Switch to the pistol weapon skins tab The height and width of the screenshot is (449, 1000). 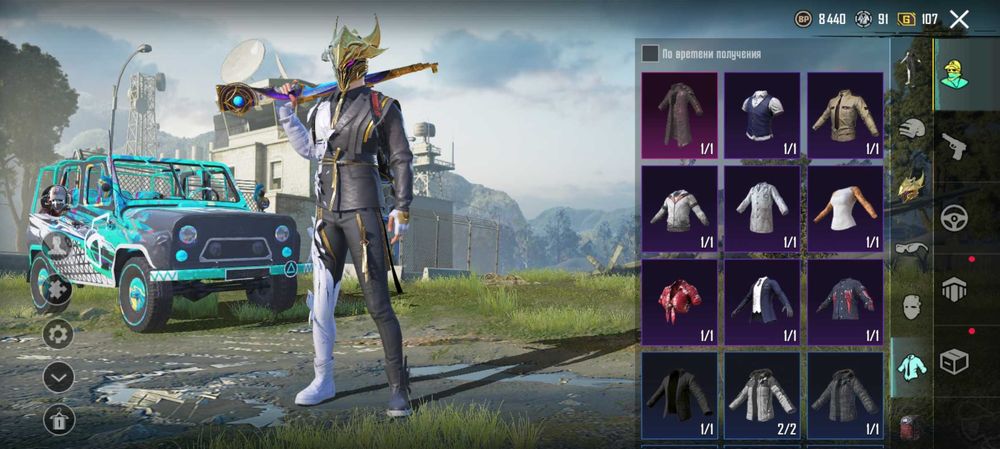coord(954,147)
